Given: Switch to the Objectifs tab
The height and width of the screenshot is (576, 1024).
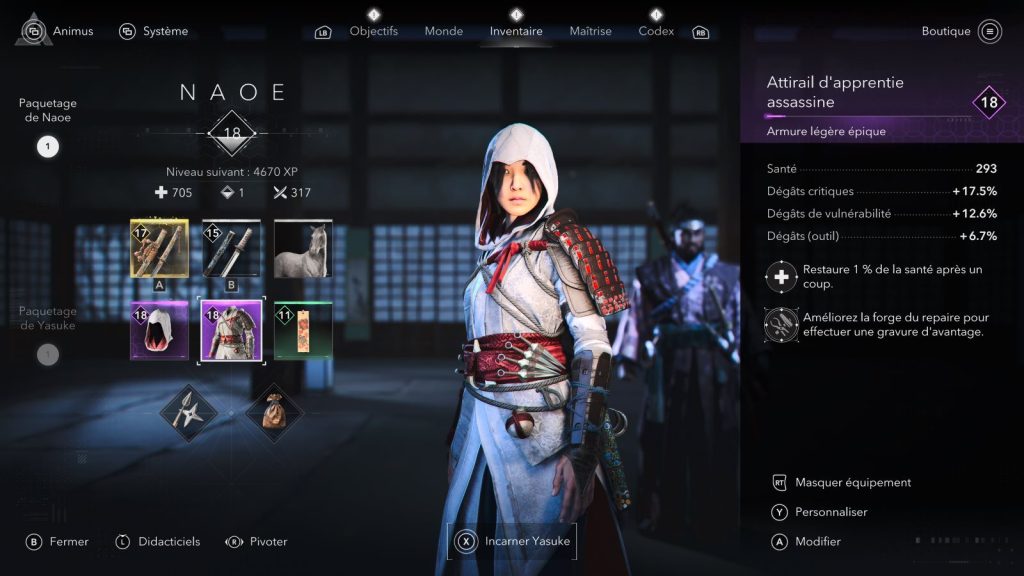Looking at the screenshot, I should (373, 31).
